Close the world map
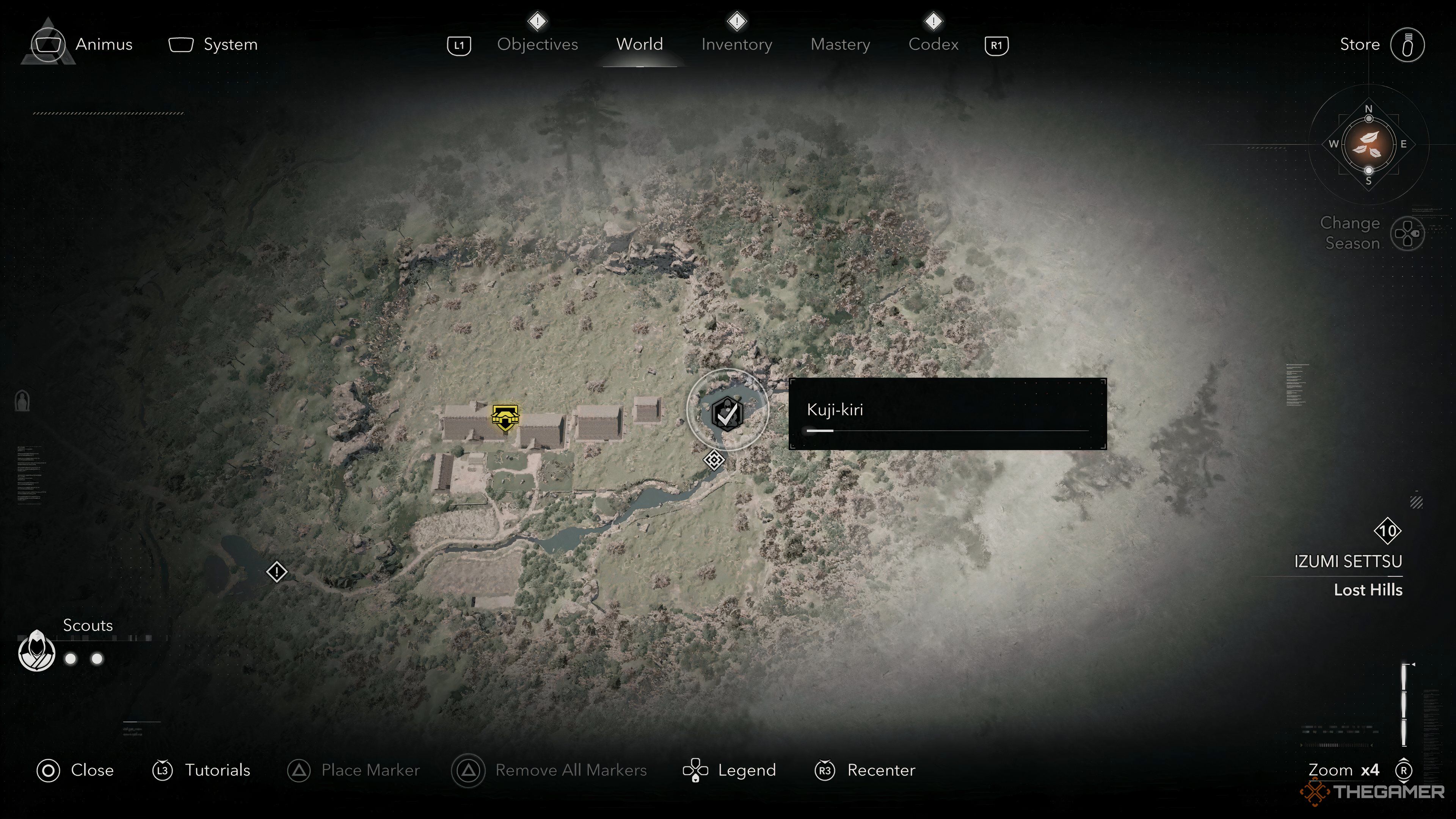1456x819 pixels. click(75, 770)
